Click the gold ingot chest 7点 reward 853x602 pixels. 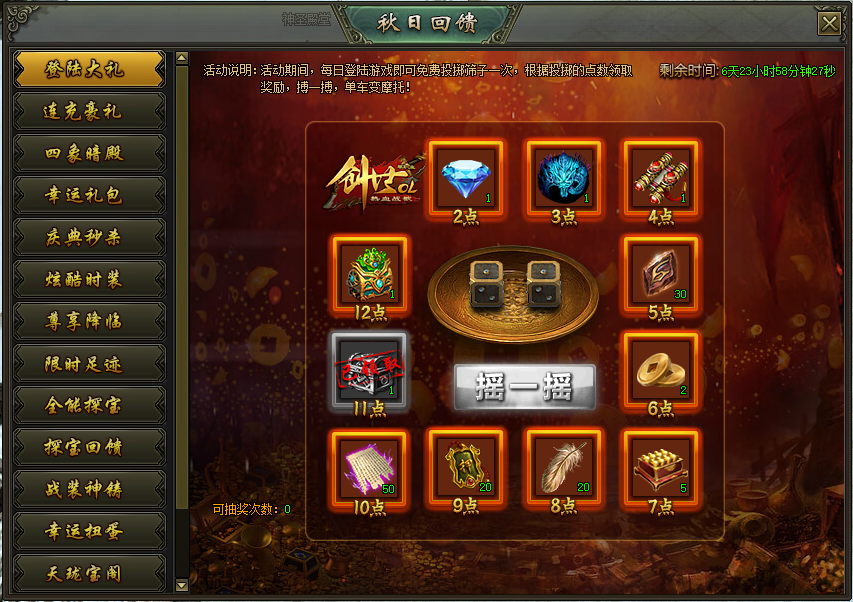coord(660,467)
